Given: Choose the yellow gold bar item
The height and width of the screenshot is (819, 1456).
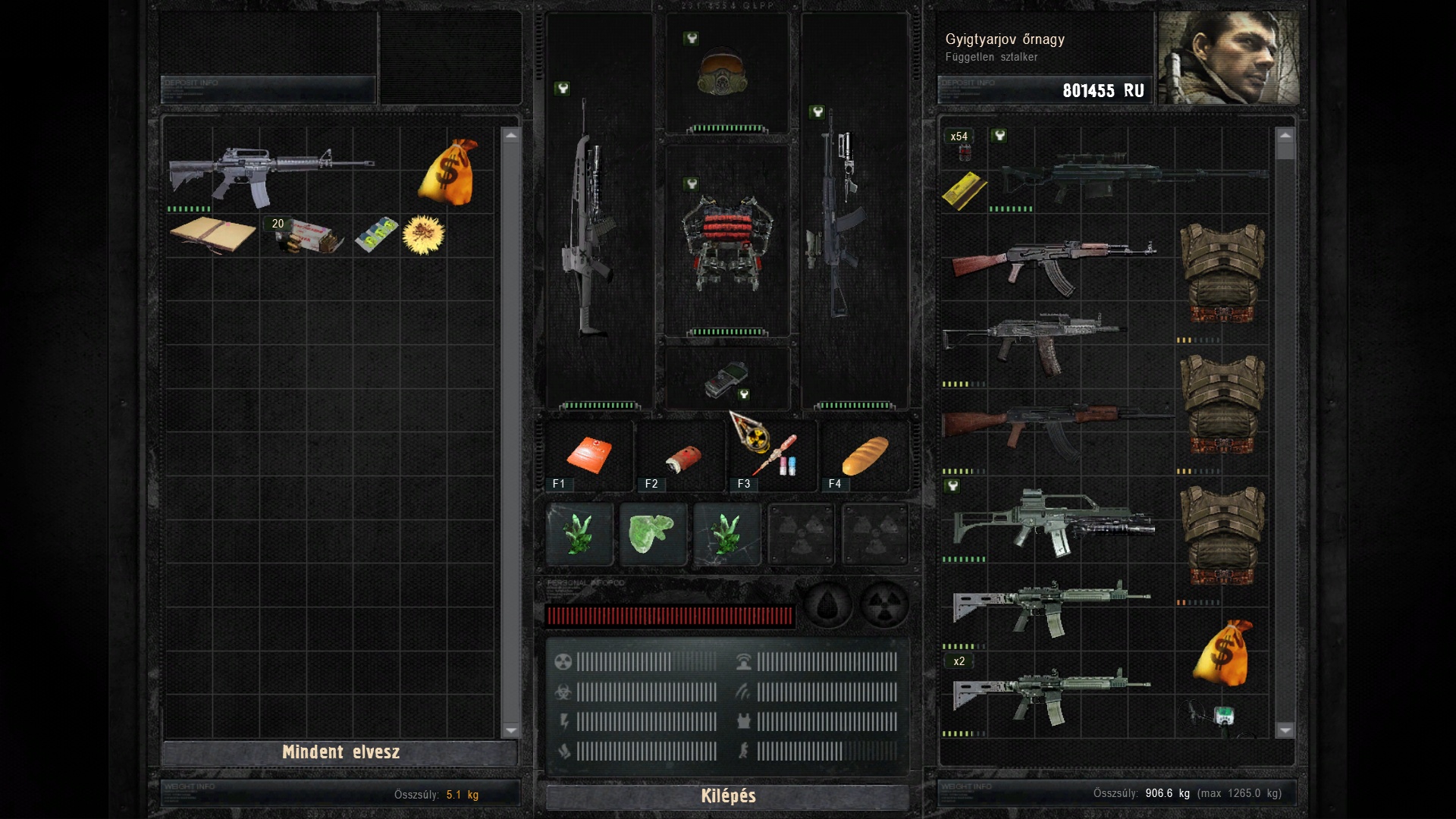Looking at the screenshot, I should coord(964,190).
